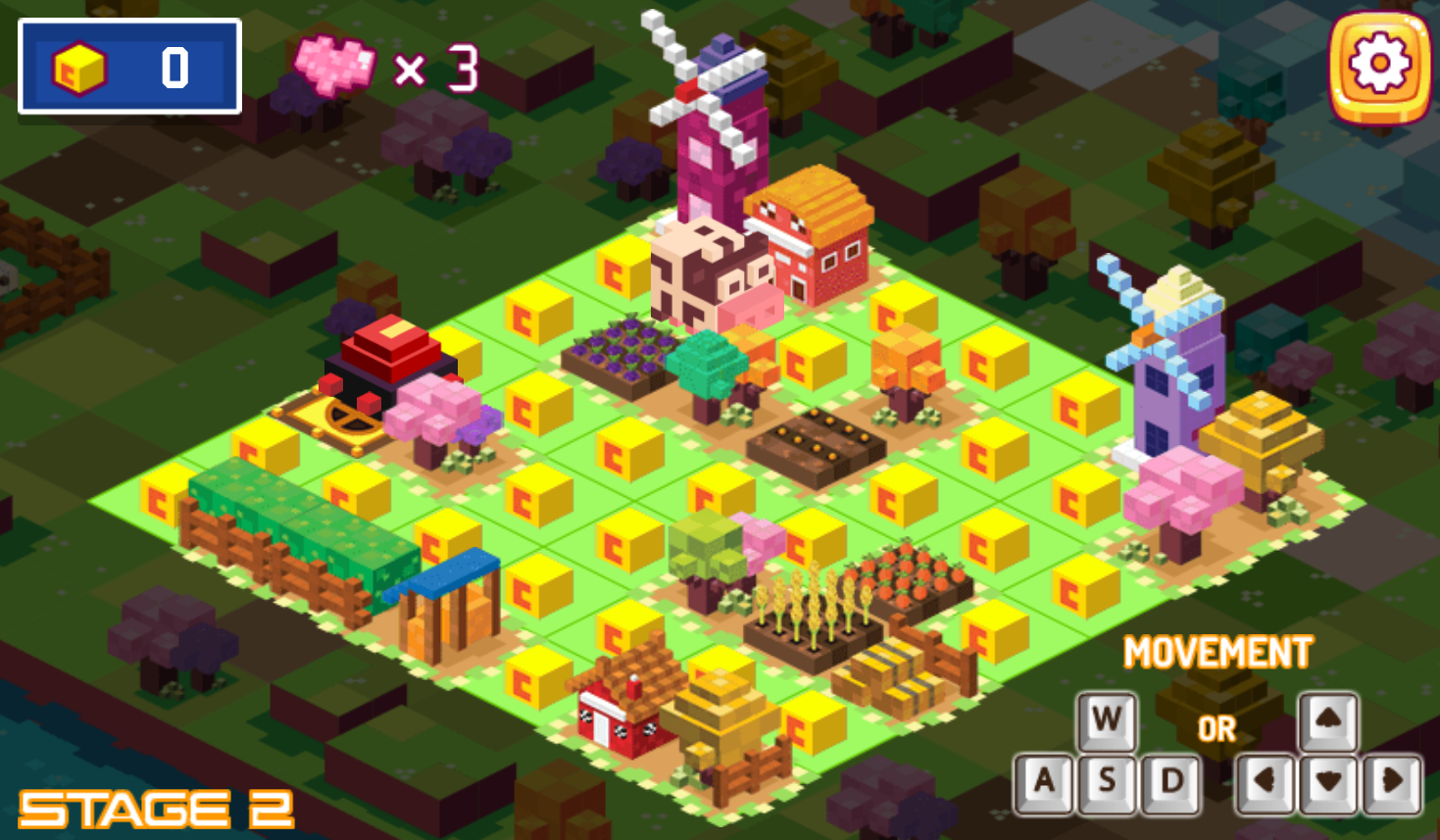Click the coin counter display
The width and height of the screenshot is (1440, 840).
128,67
